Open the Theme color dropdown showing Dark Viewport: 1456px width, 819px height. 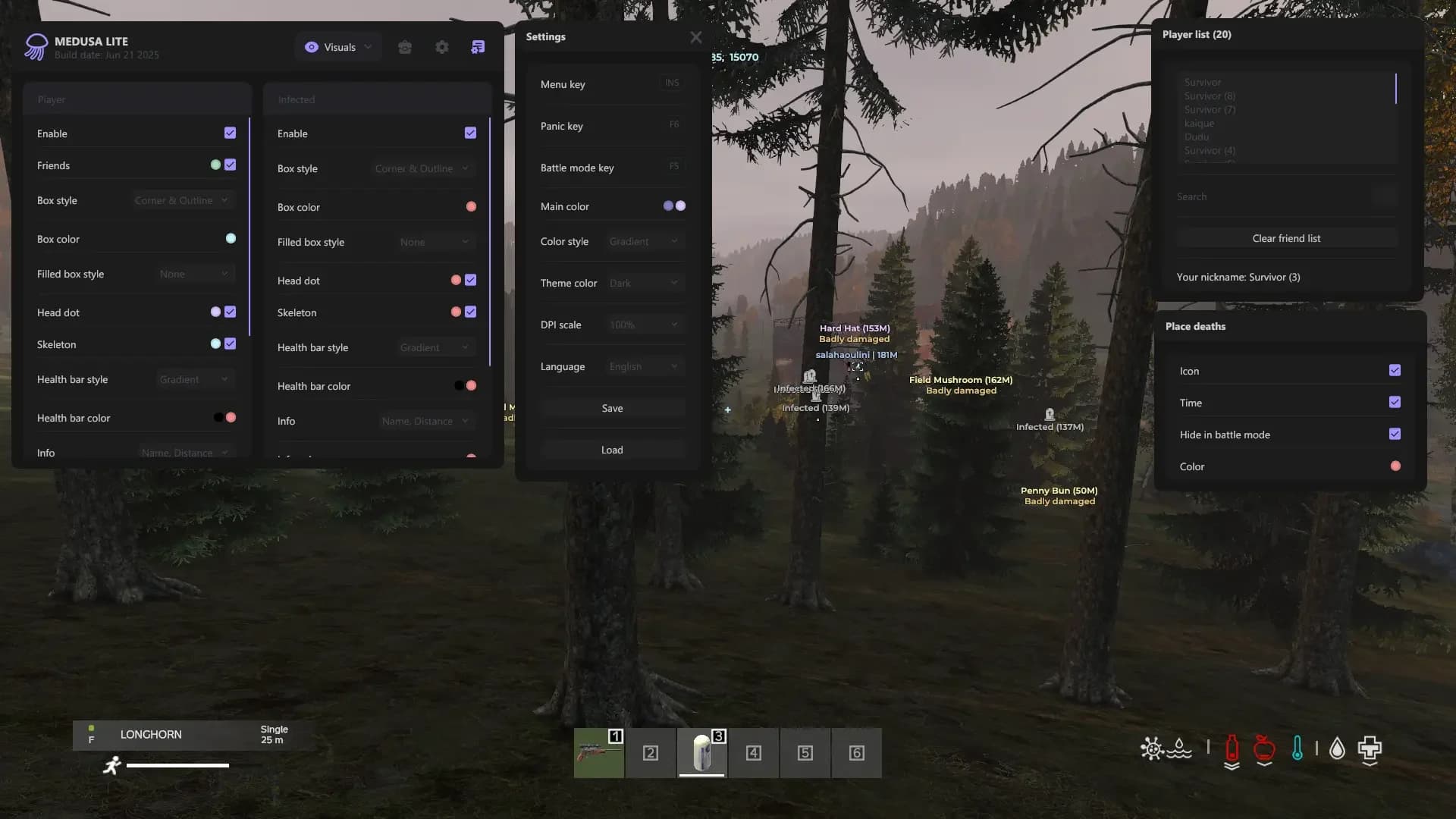coord(643,282)
